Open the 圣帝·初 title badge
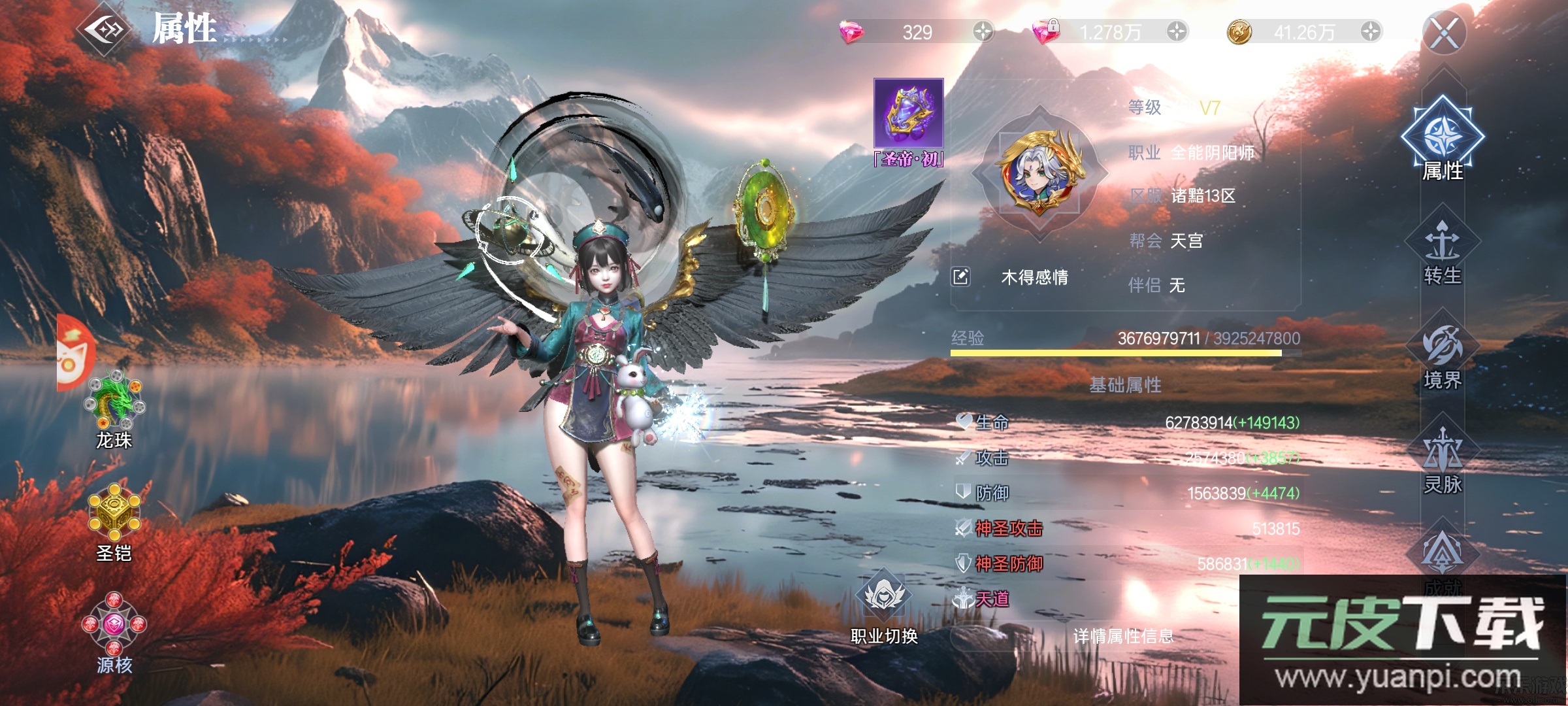This screenshot has height=706, width=1568. [x=909, y=121]
